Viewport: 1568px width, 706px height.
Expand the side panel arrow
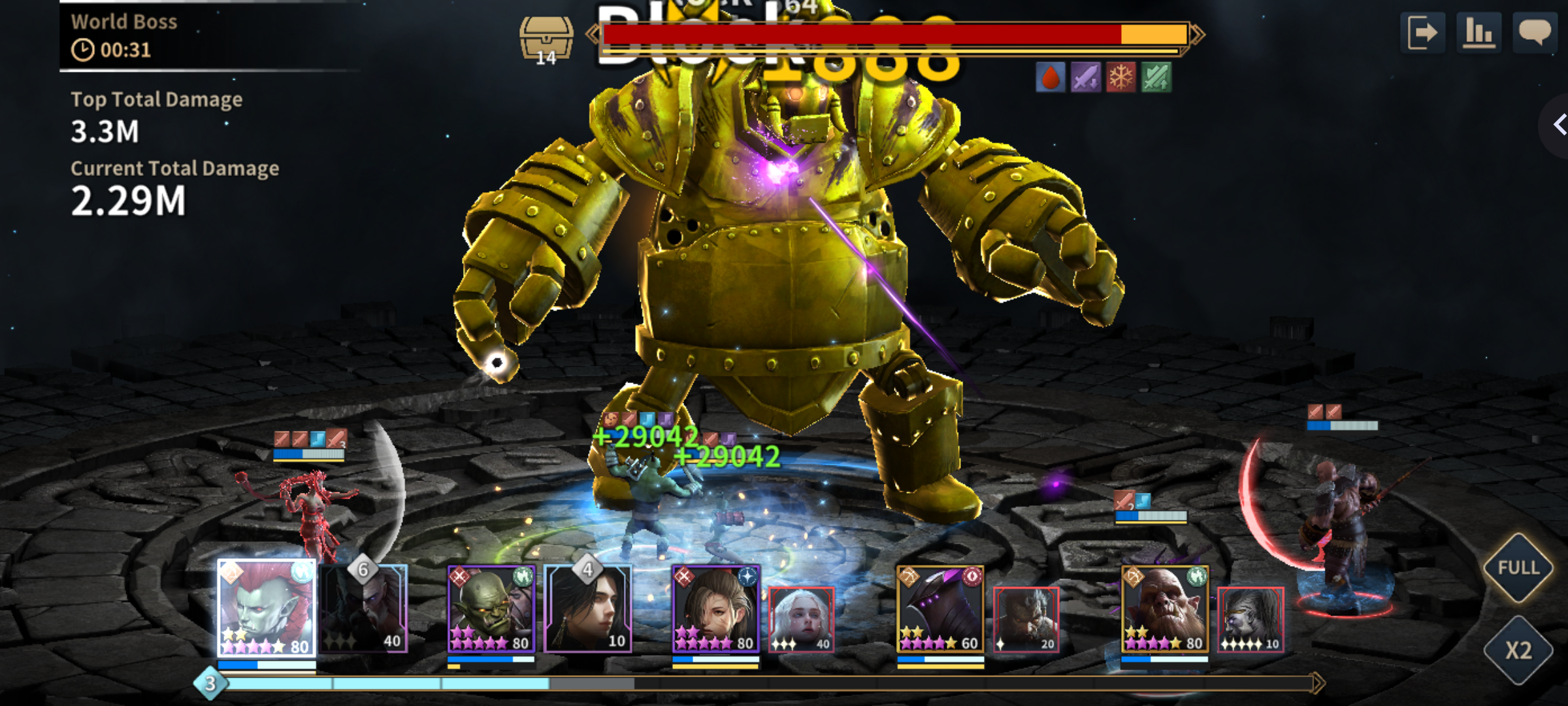1558,124
